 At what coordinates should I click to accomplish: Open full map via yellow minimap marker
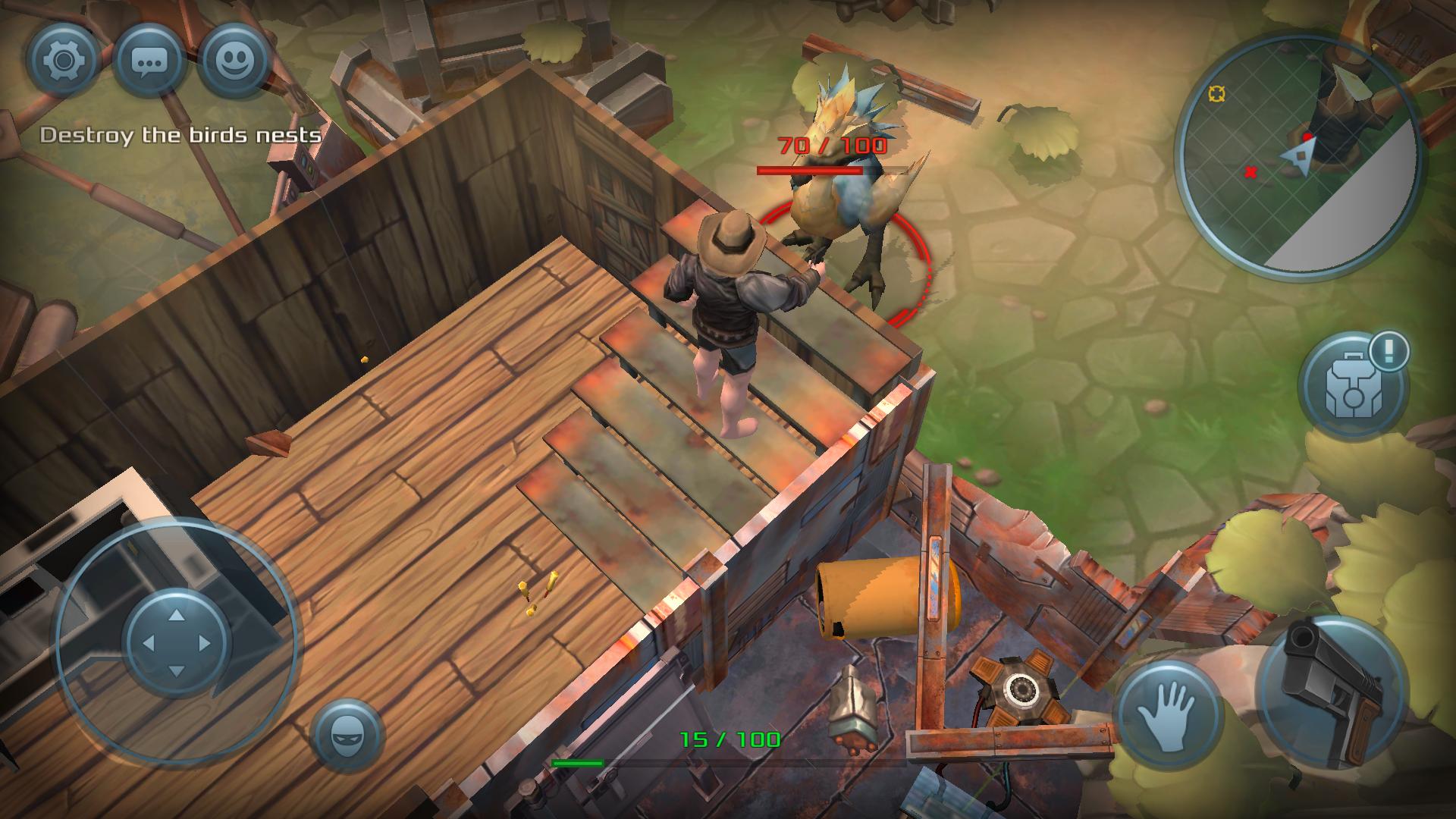pyautogui.click(x=1219, y=95)
